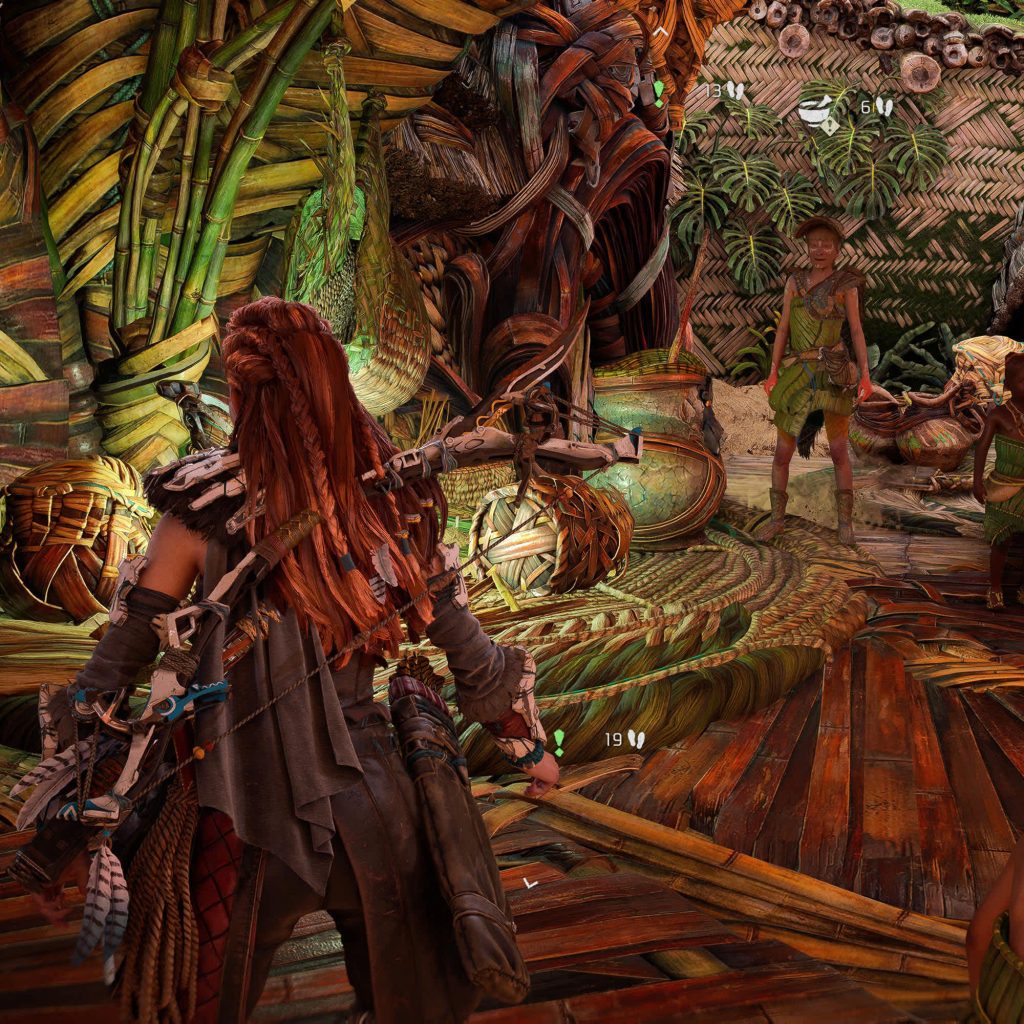Click the green quest marker 13 steps away
1024x1024 pixels.
point(658,91)
